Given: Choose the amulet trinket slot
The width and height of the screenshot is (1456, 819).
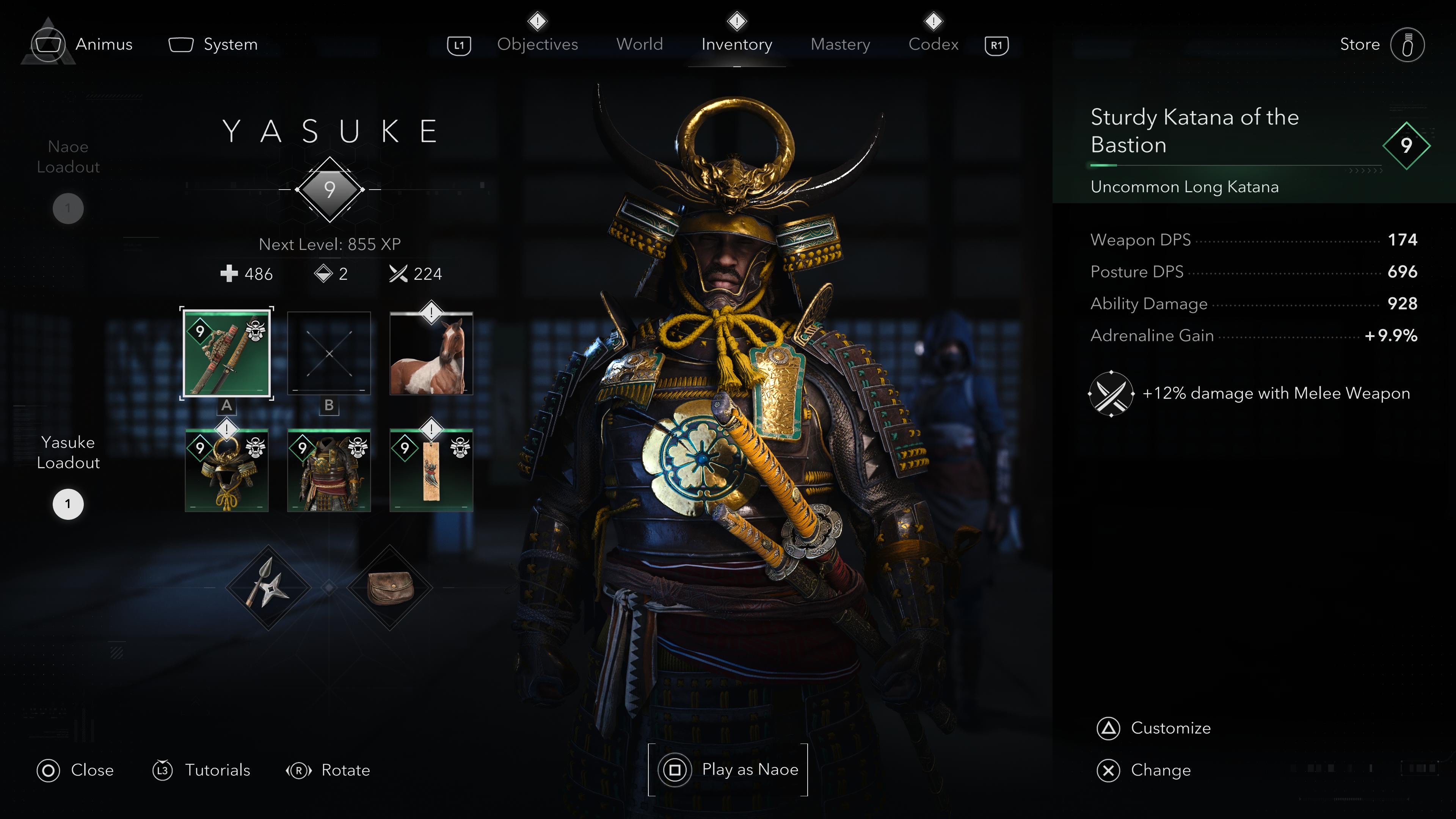Looking at the screenshot, I should click(x=431, y=470).
